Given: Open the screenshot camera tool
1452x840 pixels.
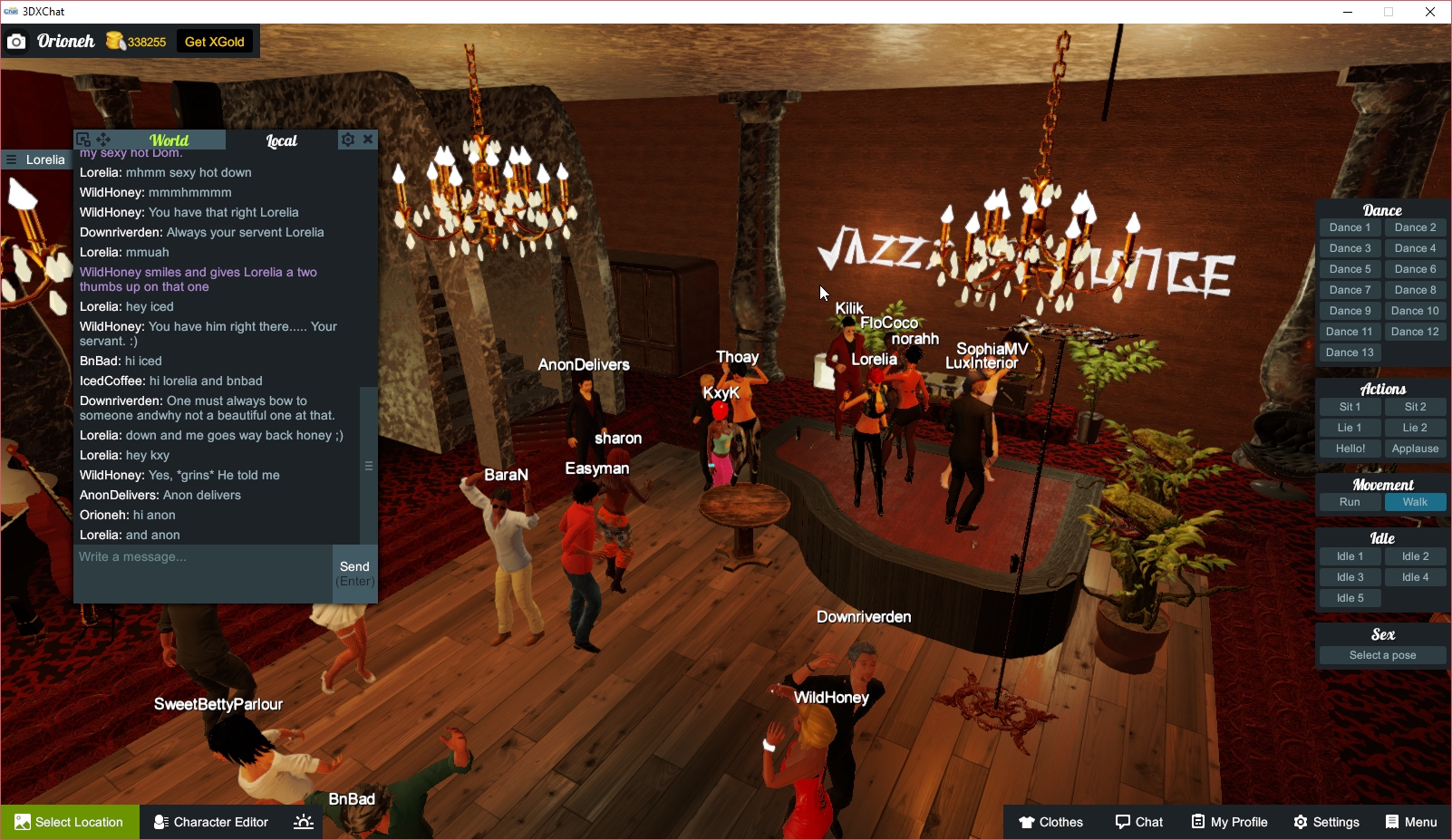Looking at the screenshot, I should pos(16,41).
